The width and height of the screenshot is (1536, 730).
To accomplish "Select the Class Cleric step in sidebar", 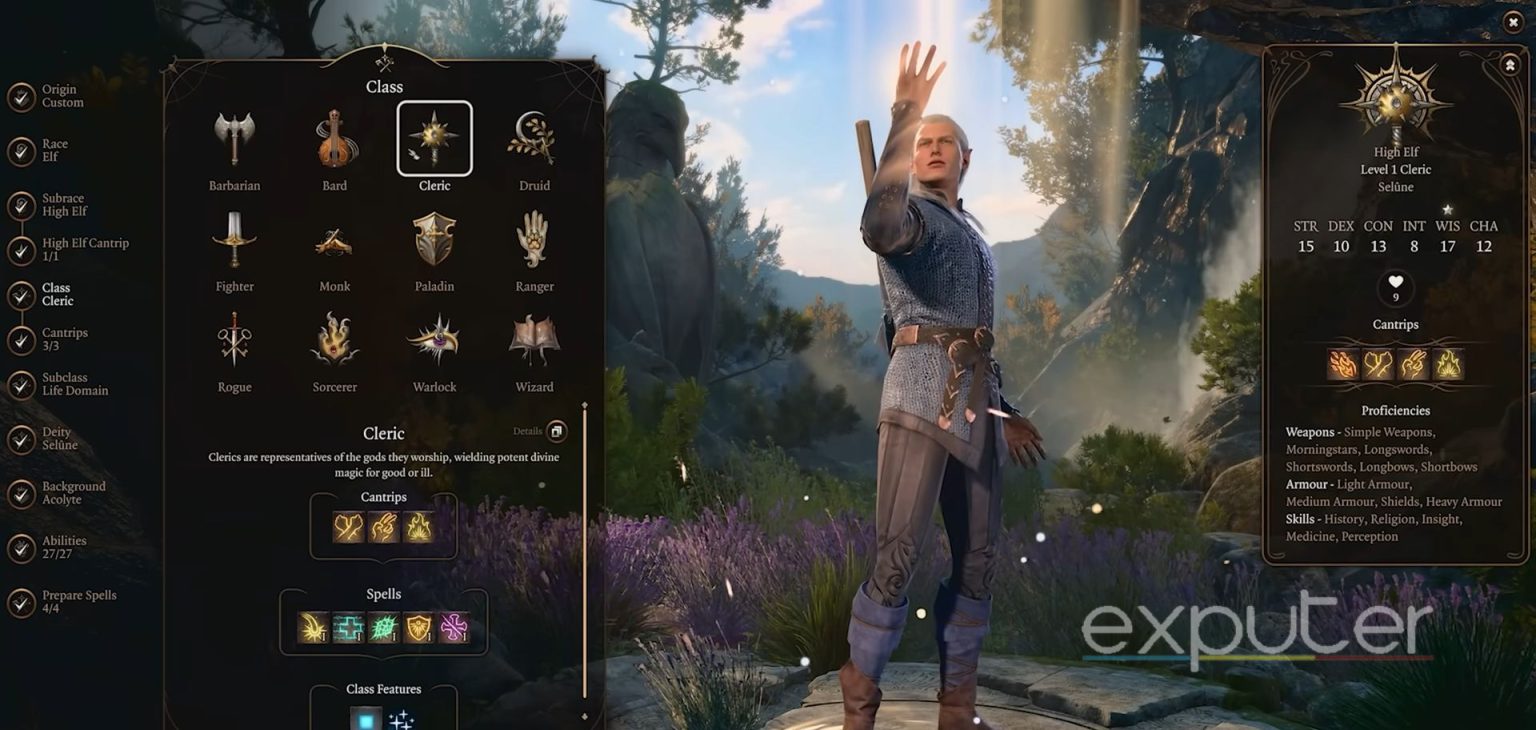I will pyautogui.click(x=22, y=293).
